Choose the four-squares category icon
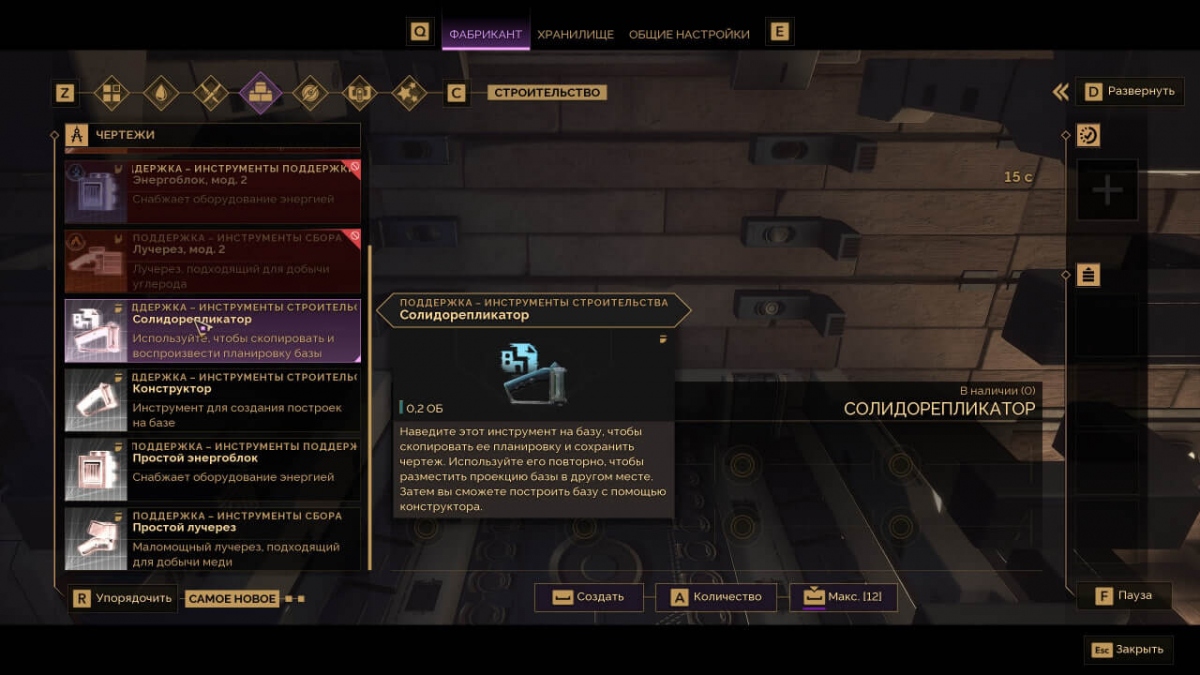The height and width of the screenshot is (675, 1200). click(x=112, y=93)
